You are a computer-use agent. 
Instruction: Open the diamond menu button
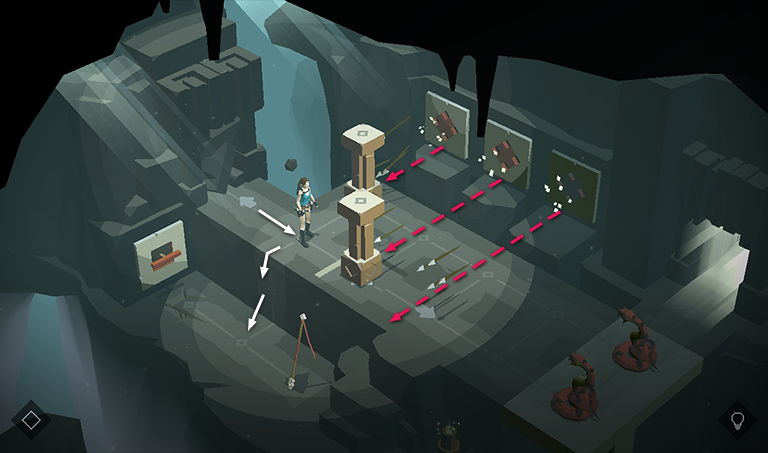[x=30, y=420]
